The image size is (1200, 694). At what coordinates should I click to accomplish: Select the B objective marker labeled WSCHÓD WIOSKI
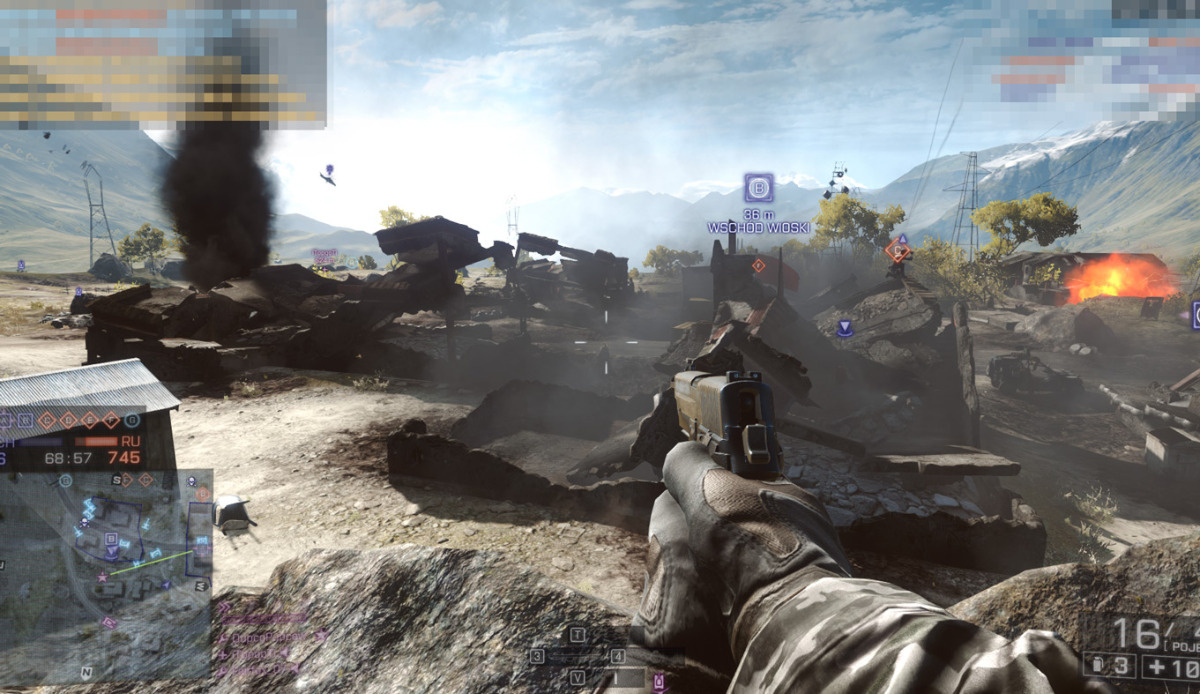[758, 187]
